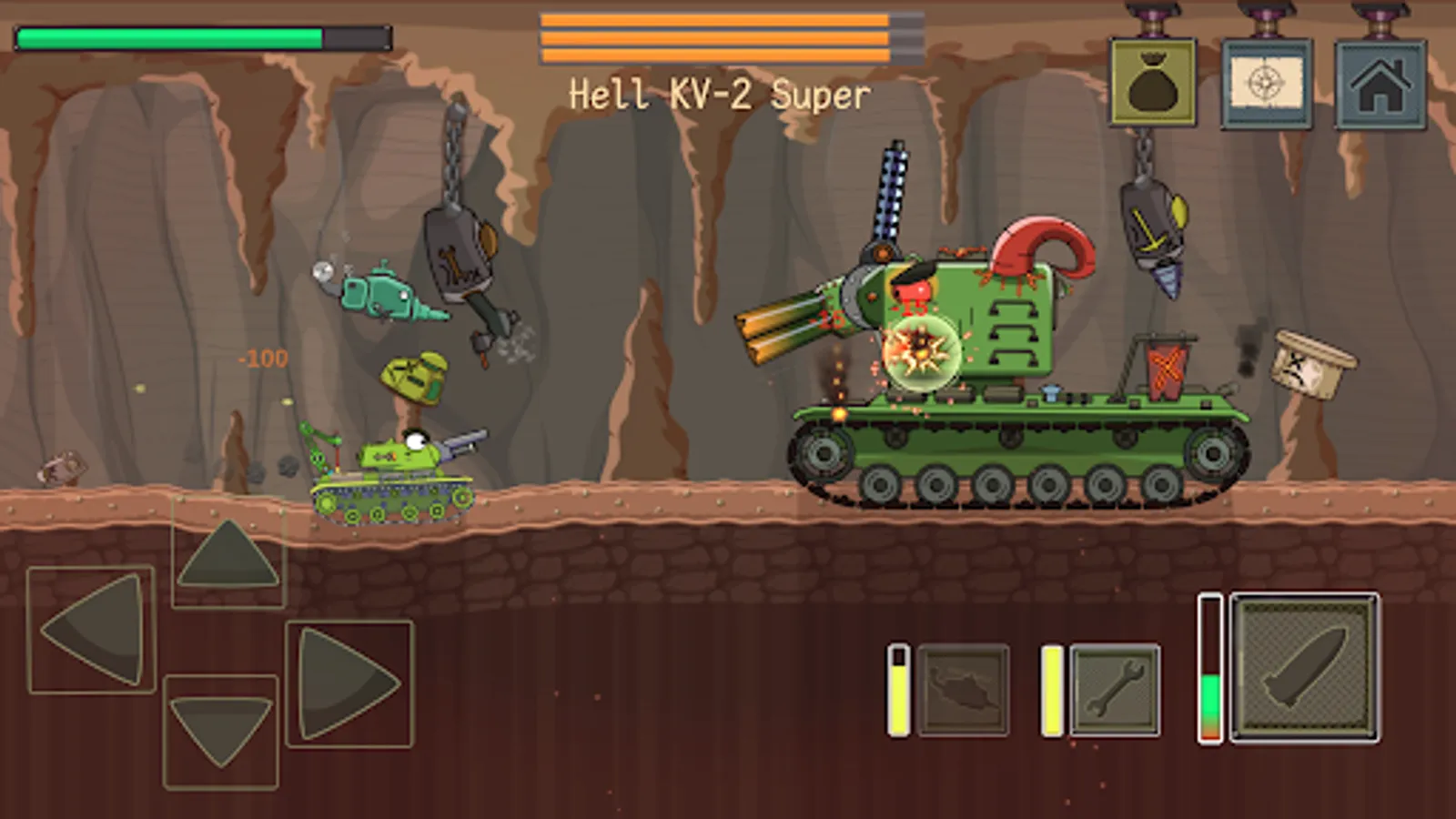
Task: Fire the missile shell button
Action: [1303, 668]
